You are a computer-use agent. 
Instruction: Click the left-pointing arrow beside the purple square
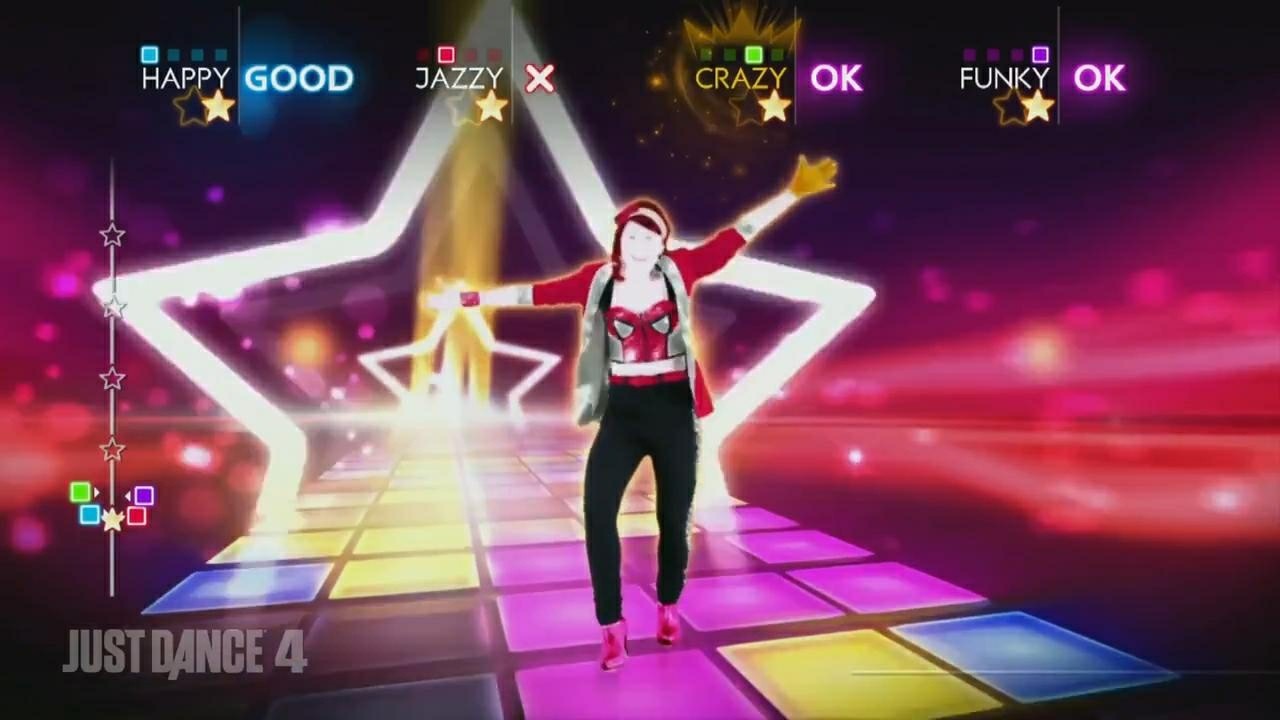click(128, 495)
